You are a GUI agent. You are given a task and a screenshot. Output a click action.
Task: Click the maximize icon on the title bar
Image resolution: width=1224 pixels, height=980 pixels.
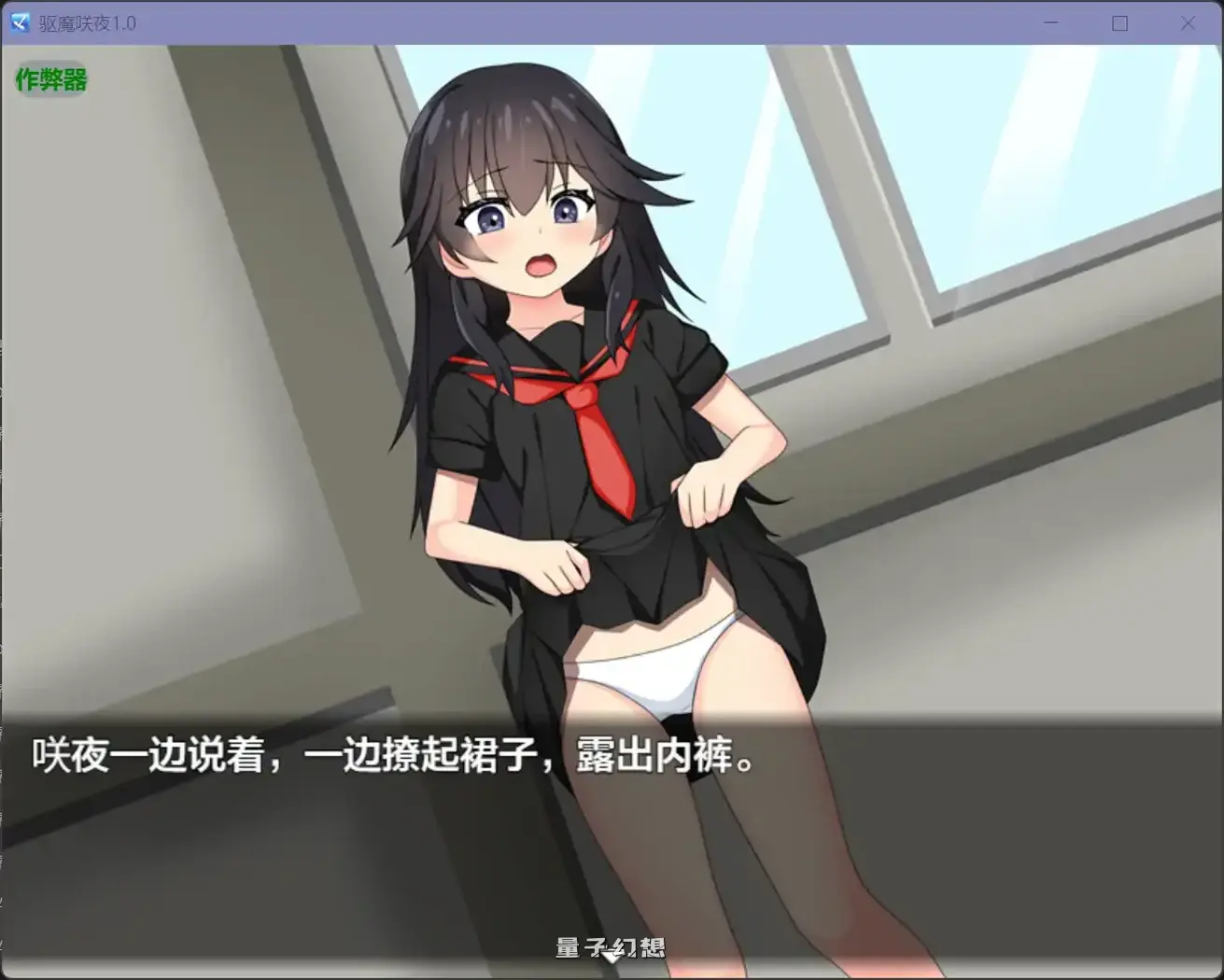point(1118,23)
